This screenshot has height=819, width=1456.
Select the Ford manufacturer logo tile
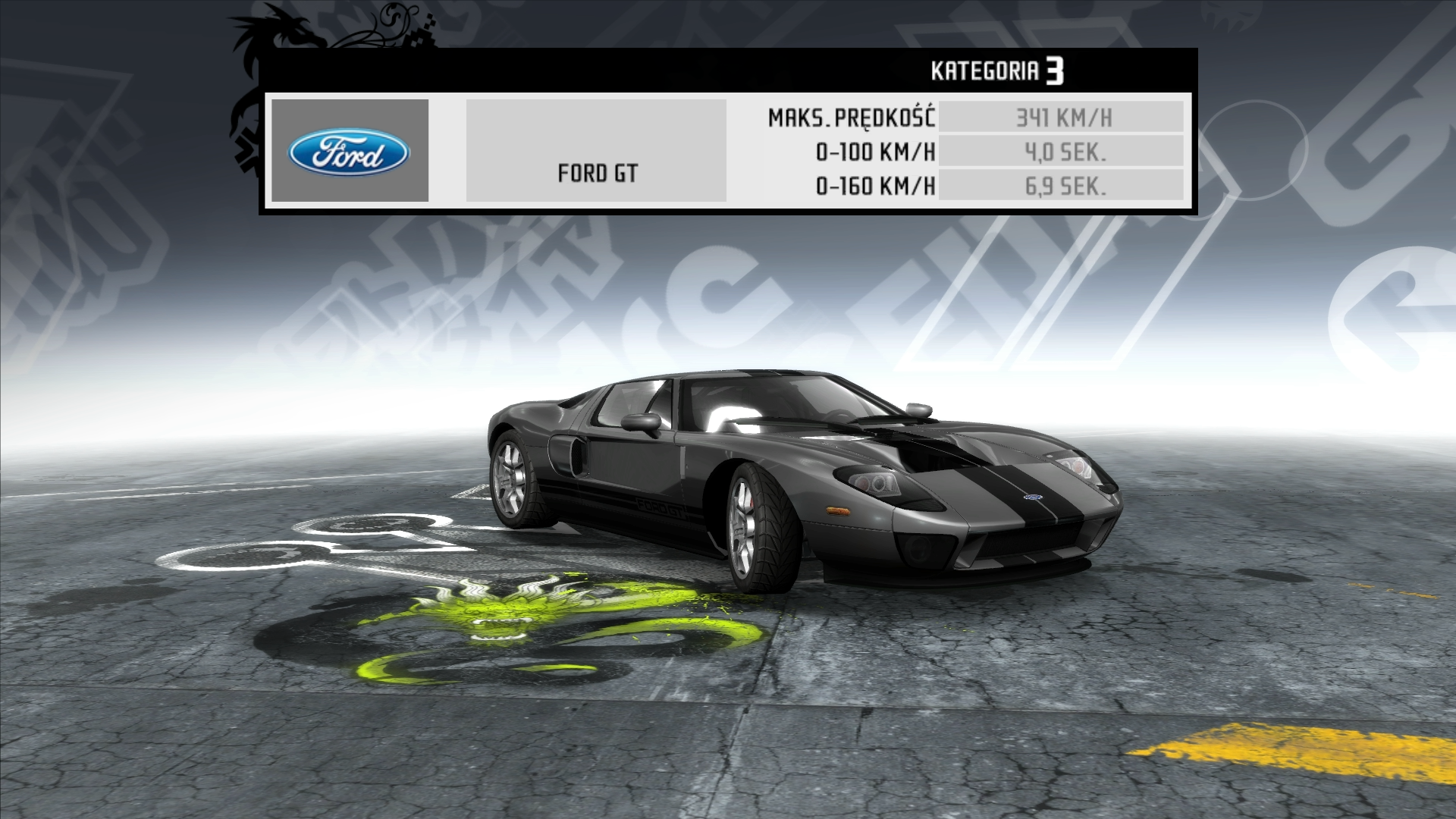tap(350, 151)
